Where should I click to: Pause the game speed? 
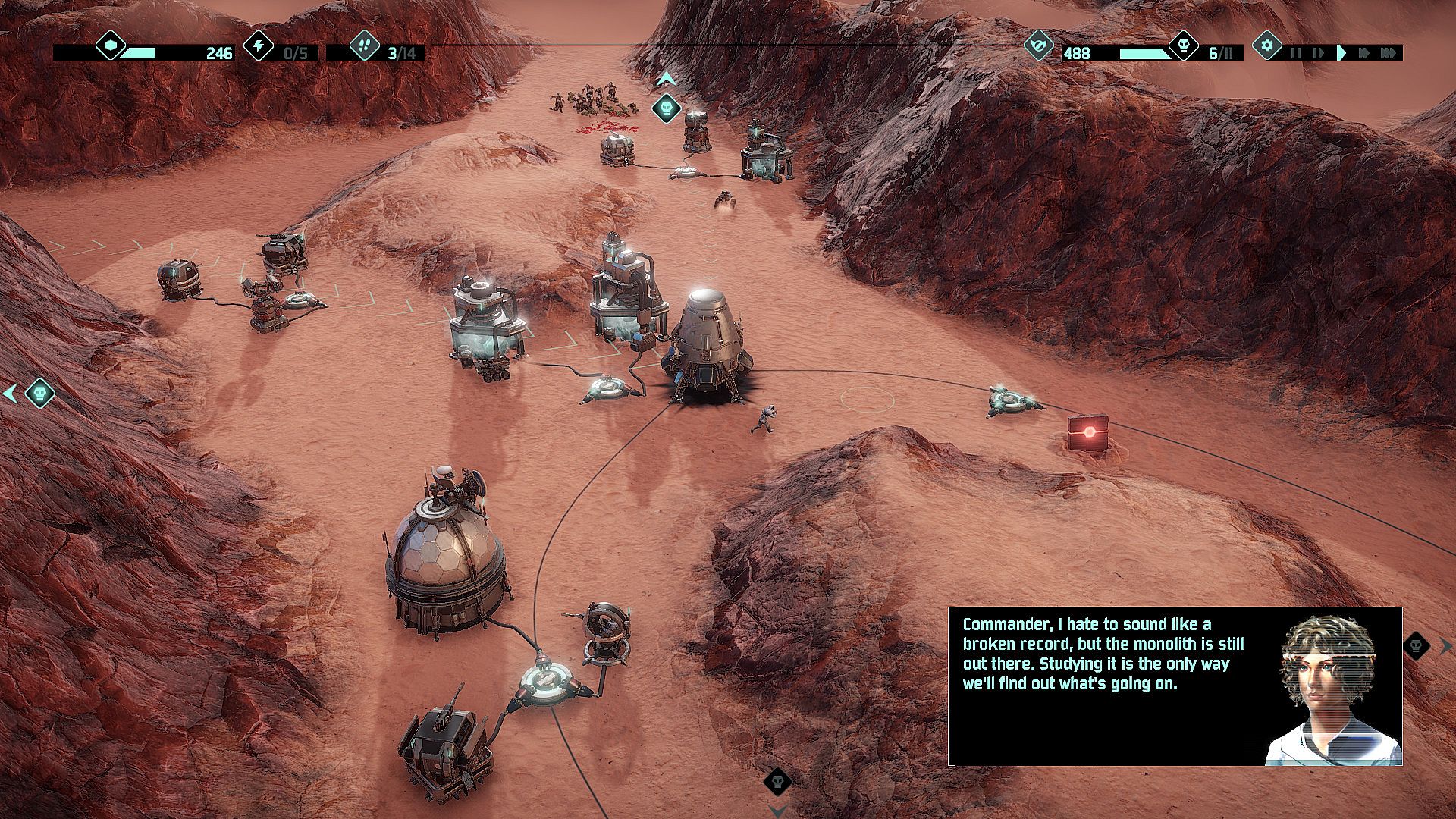(1295, 53)
